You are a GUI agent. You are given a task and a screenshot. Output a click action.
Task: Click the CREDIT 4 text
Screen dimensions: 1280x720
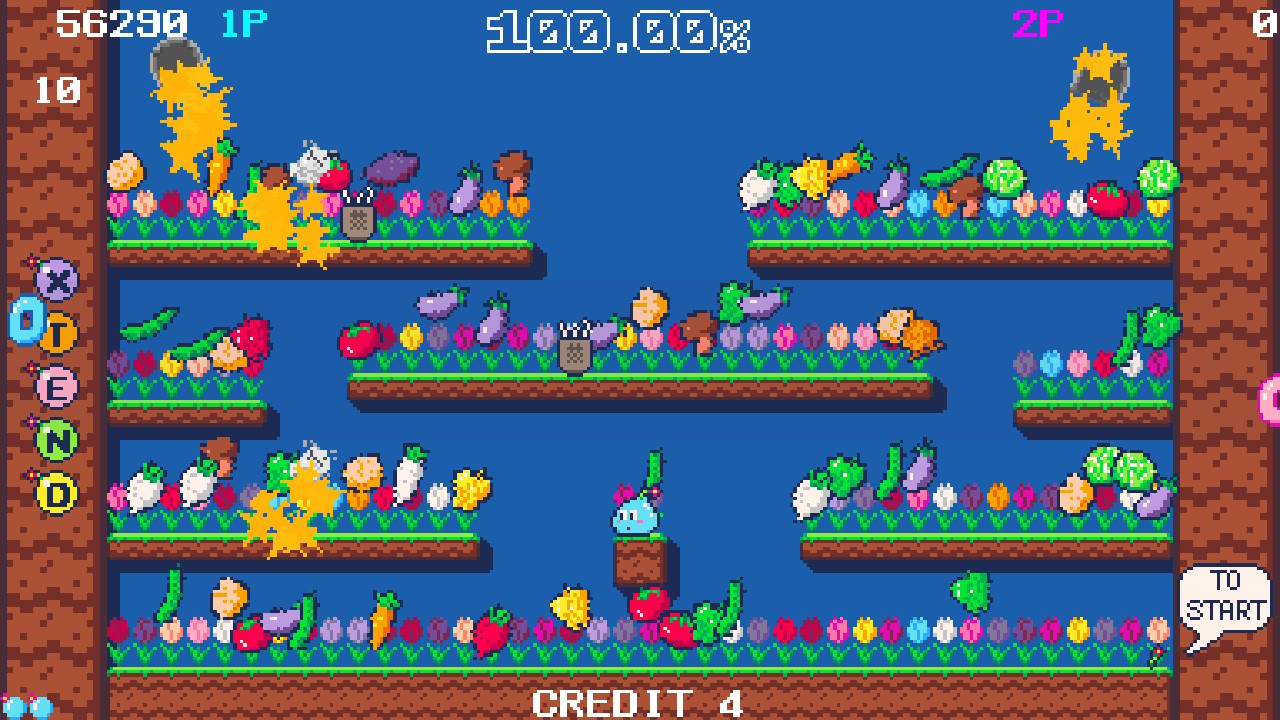[634, 702]
